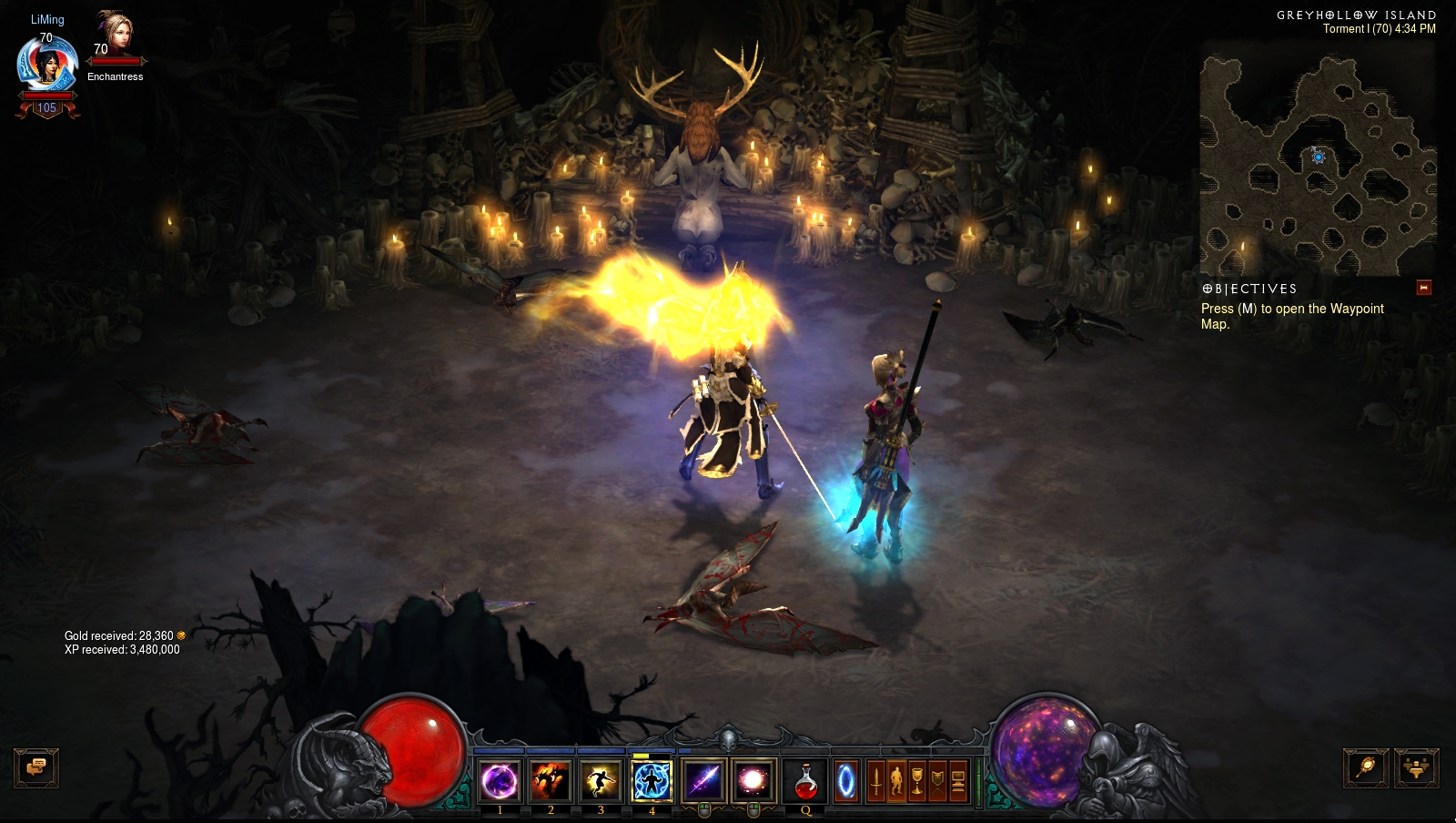Viewport: 1456px width, 823px height.
Task: Select the purple arcane bolt primary skill
Action: tap(703, 781)
